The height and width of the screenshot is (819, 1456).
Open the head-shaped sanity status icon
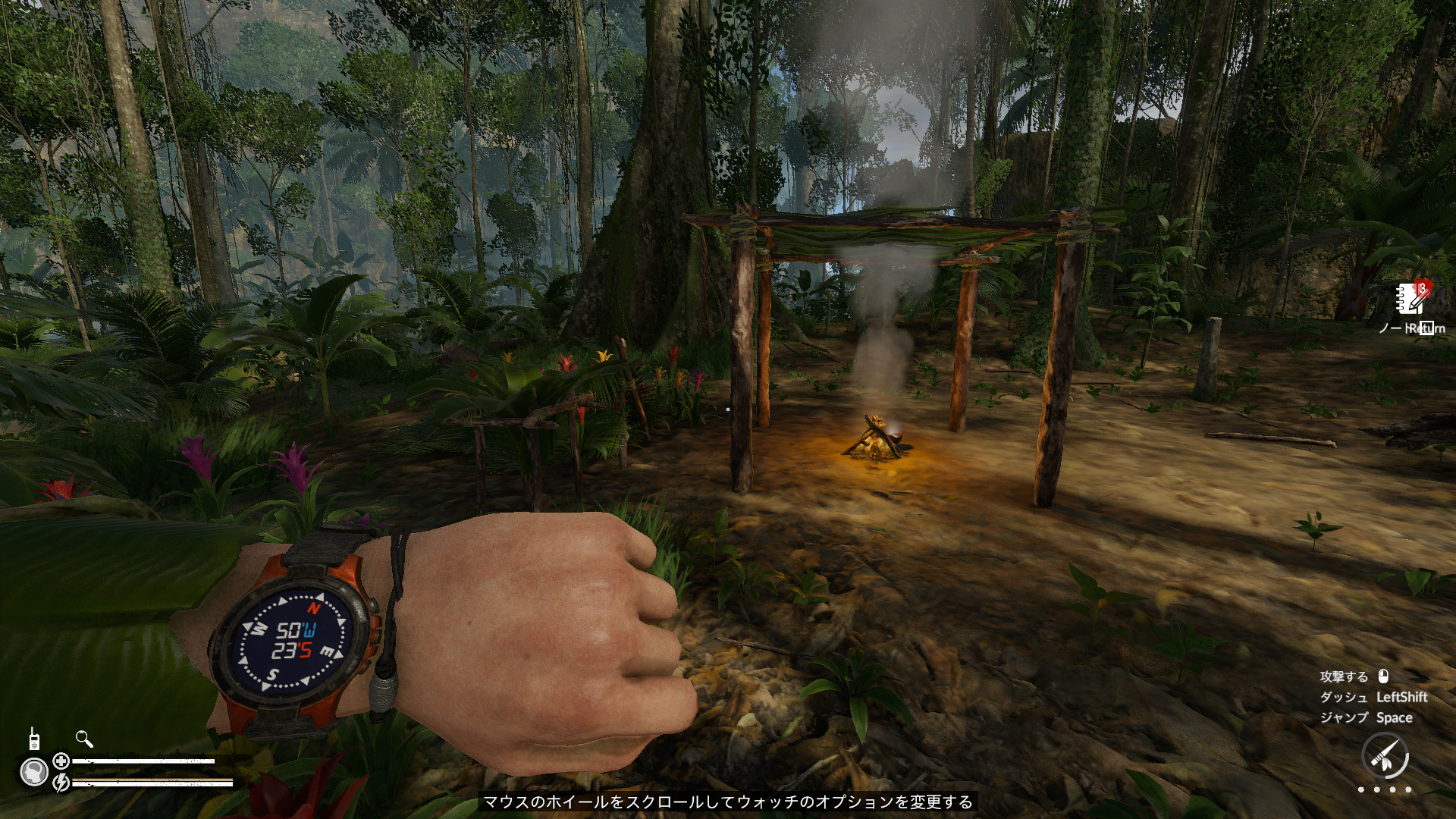tap(34, 773)
